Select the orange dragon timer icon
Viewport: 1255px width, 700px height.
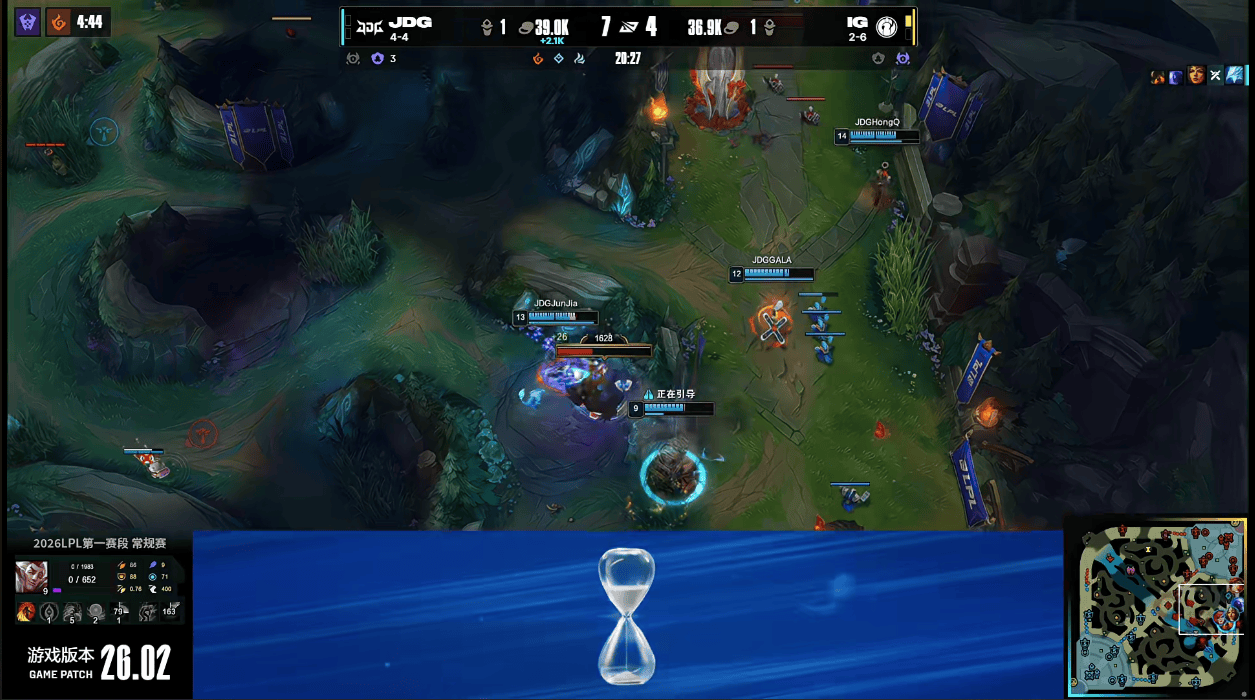60,21
